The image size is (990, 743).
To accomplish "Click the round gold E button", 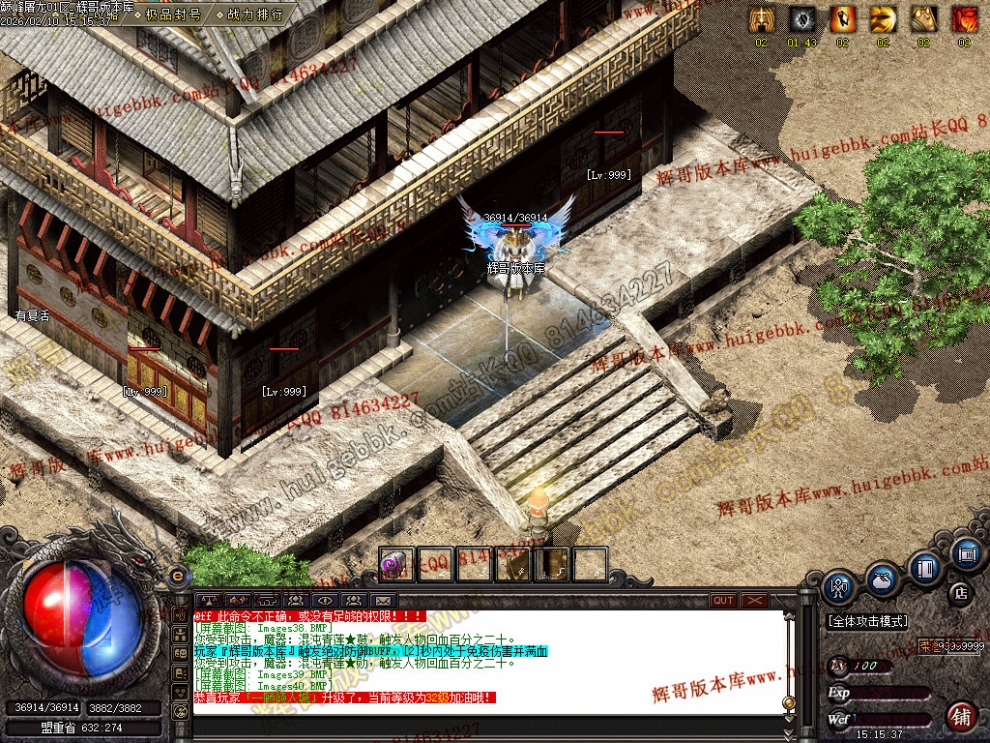I will 178,576.
